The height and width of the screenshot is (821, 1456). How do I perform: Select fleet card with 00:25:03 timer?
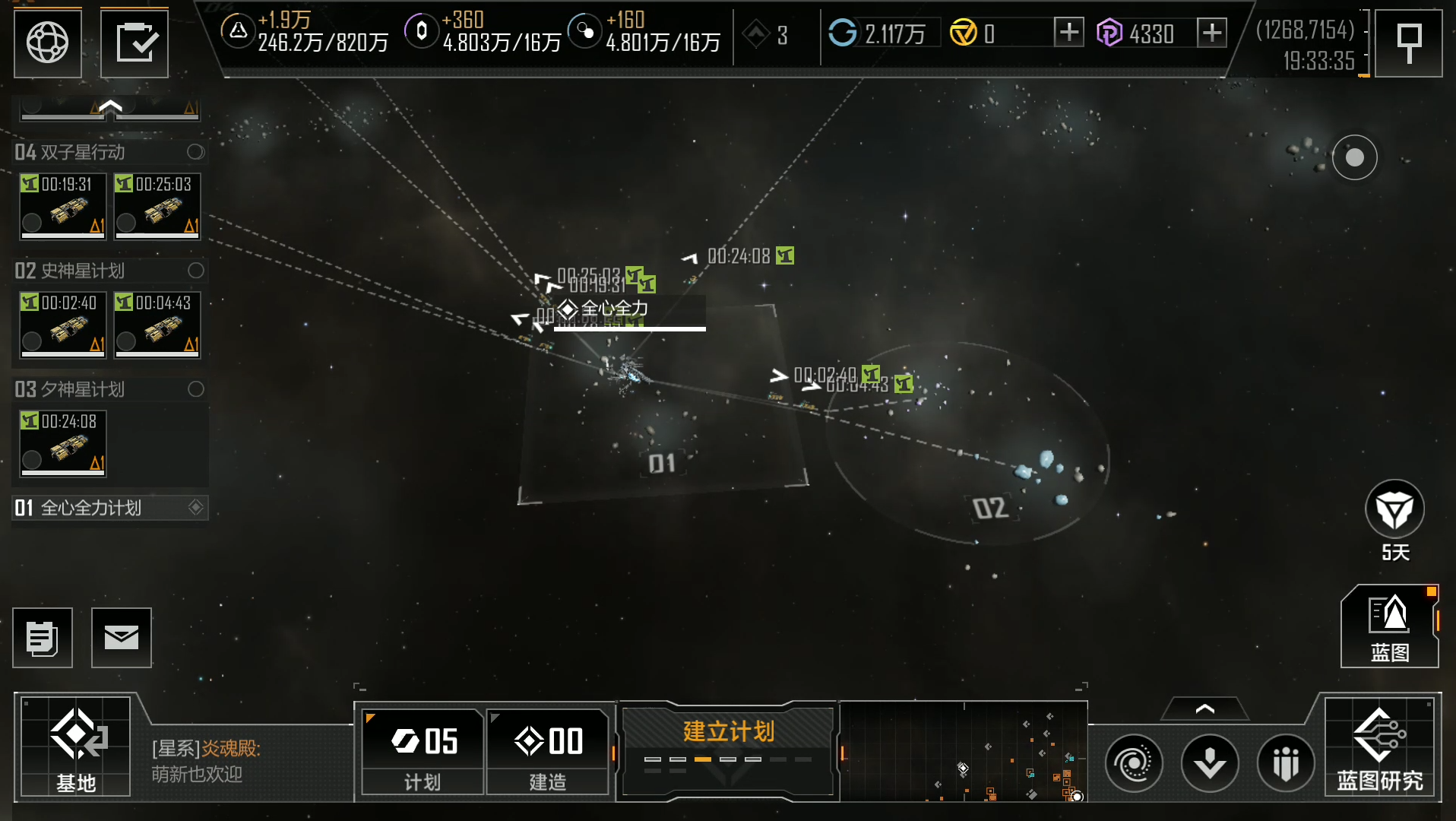157,206
